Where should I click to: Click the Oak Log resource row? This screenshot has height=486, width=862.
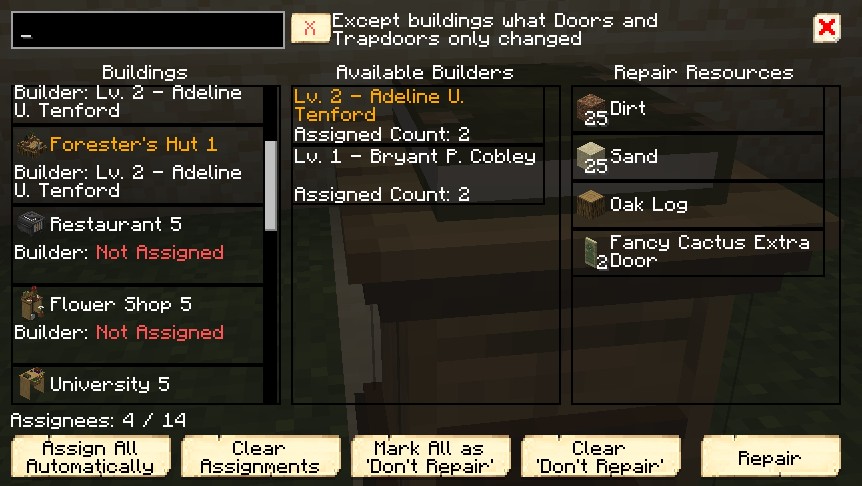pos(699,205)
